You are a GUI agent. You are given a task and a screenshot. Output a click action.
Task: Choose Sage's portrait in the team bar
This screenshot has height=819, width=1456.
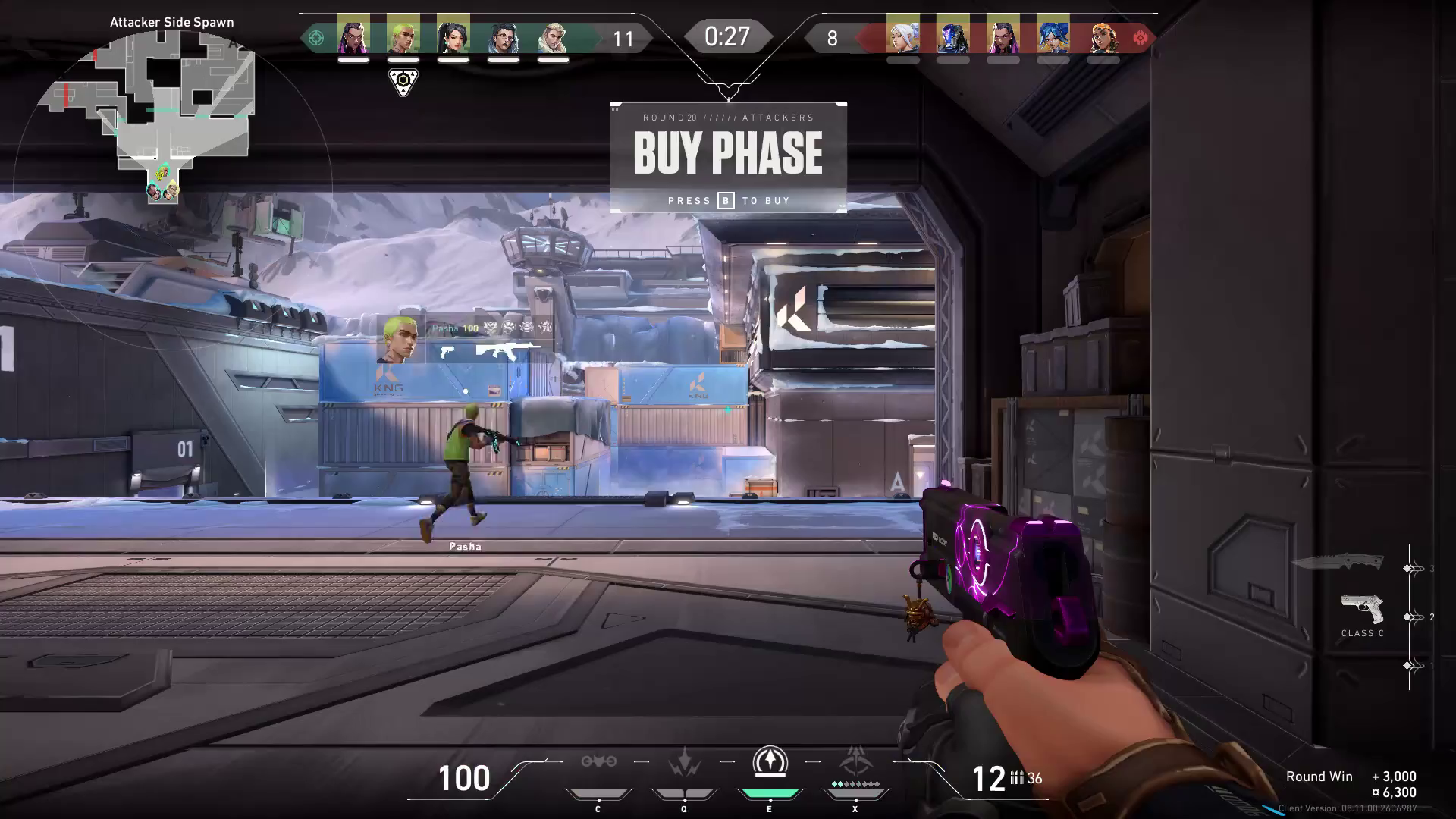pos(453,34)
